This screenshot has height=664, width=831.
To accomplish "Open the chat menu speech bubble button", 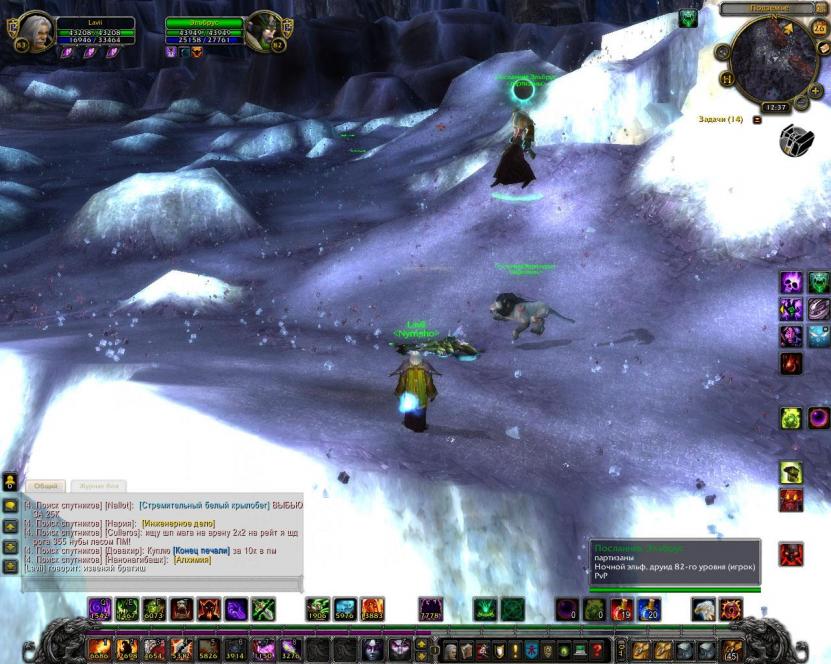I will click(x=10, y=507).
